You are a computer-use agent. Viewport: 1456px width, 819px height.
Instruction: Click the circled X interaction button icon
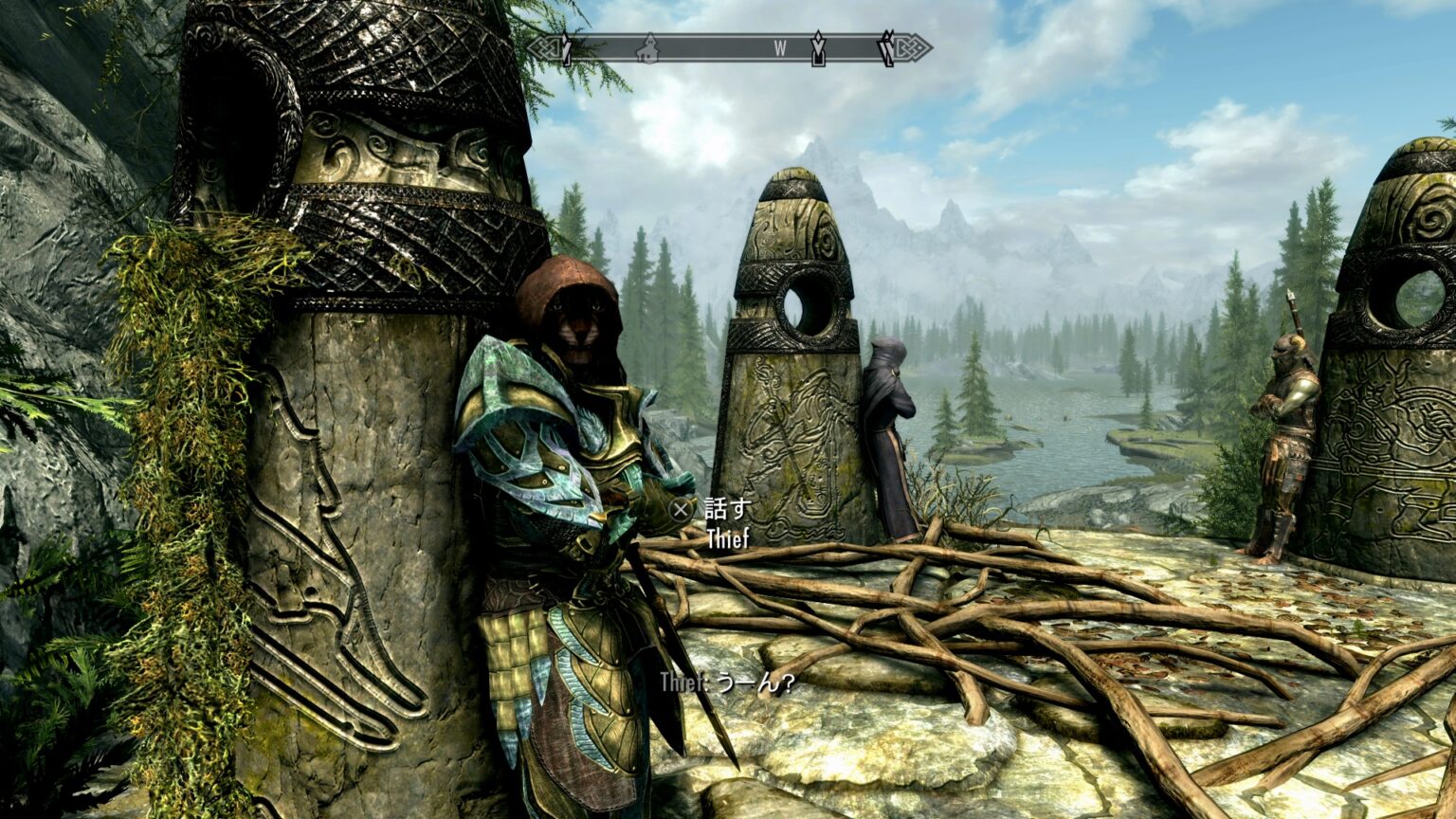coord(679,509)
